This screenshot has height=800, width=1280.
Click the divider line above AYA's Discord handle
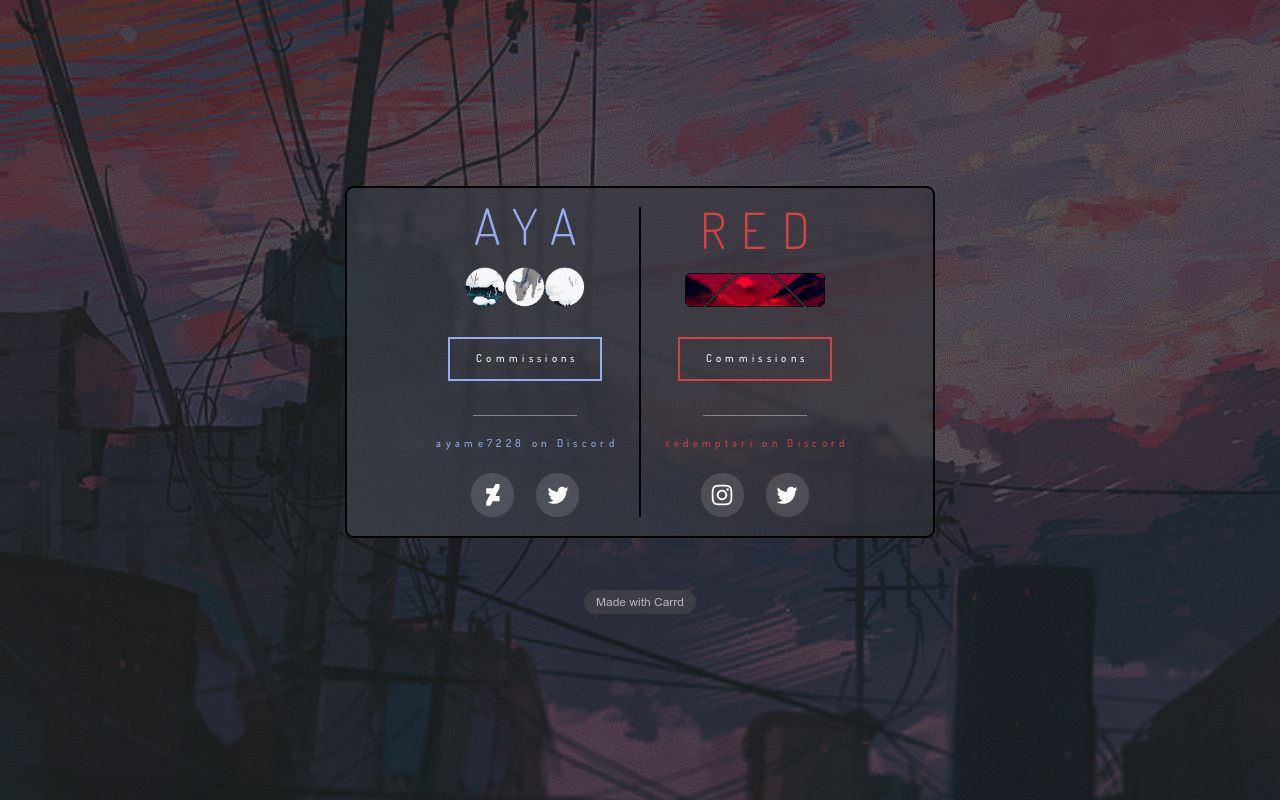(525, 417)
